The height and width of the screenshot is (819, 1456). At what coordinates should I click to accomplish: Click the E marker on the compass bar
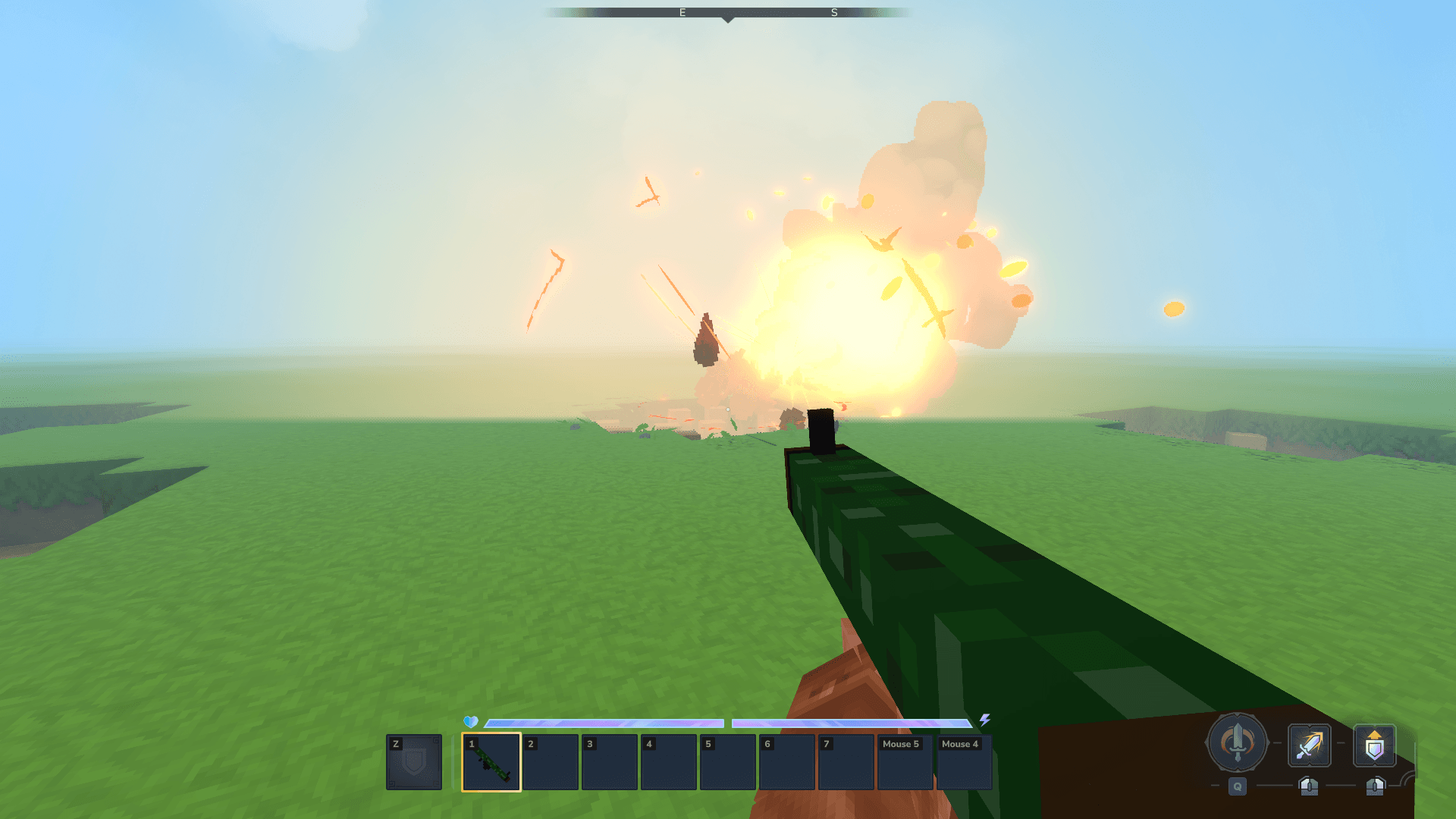point(681,12)
